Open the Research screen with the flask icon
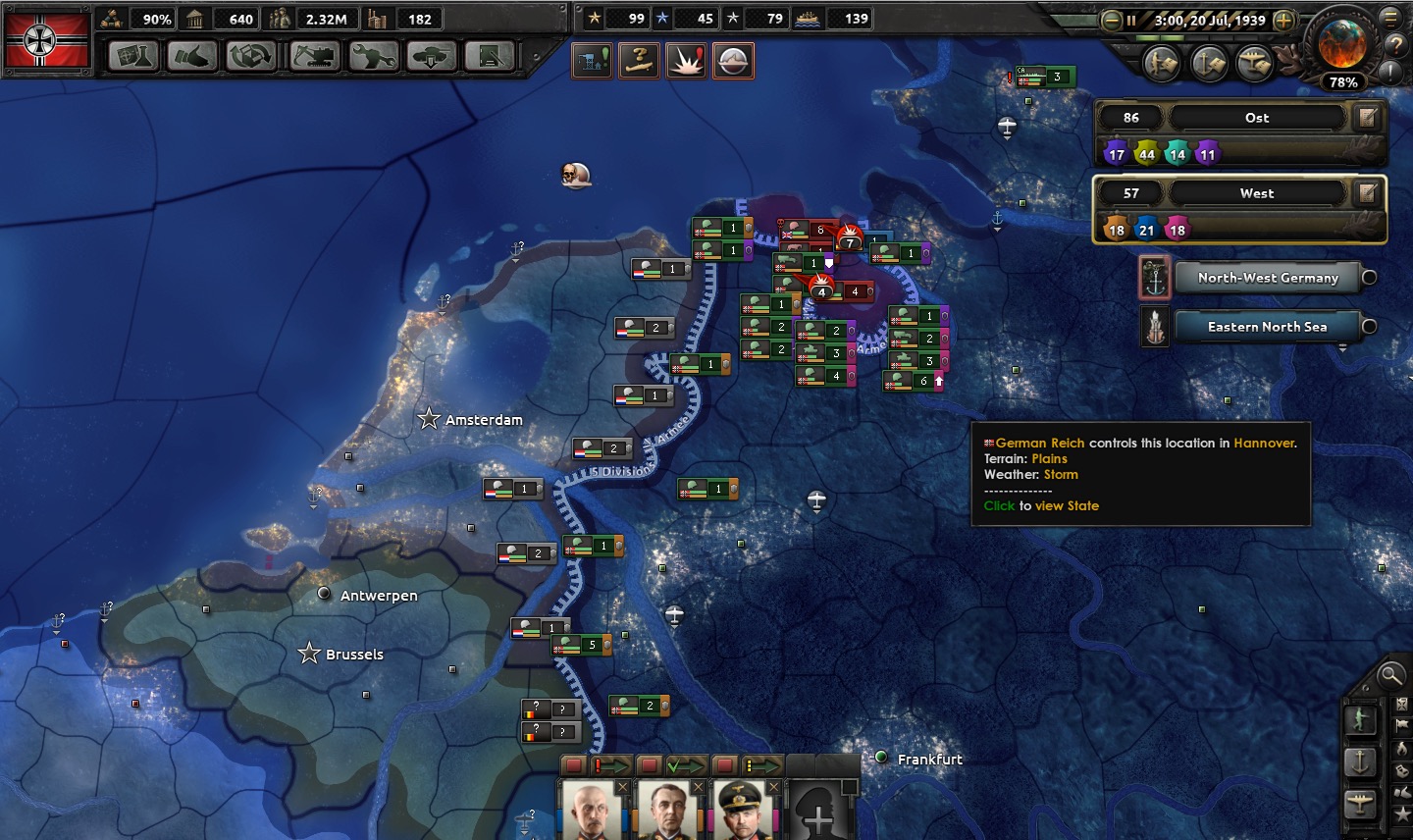This screenshot has width=1413, height=840. [133, 57]
